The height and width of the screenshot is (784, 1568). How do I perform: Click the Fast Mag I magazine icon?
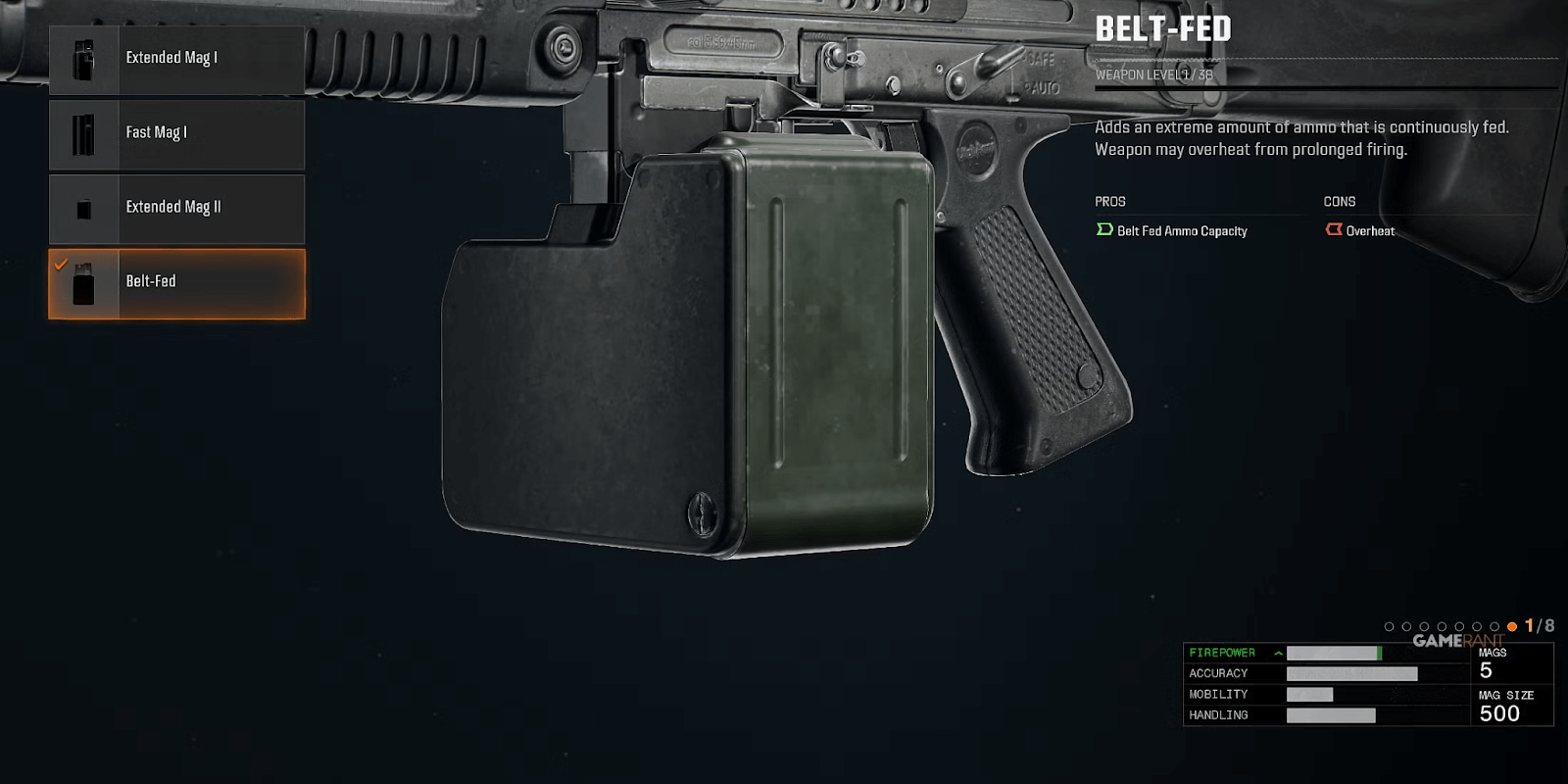click(82, 133)
